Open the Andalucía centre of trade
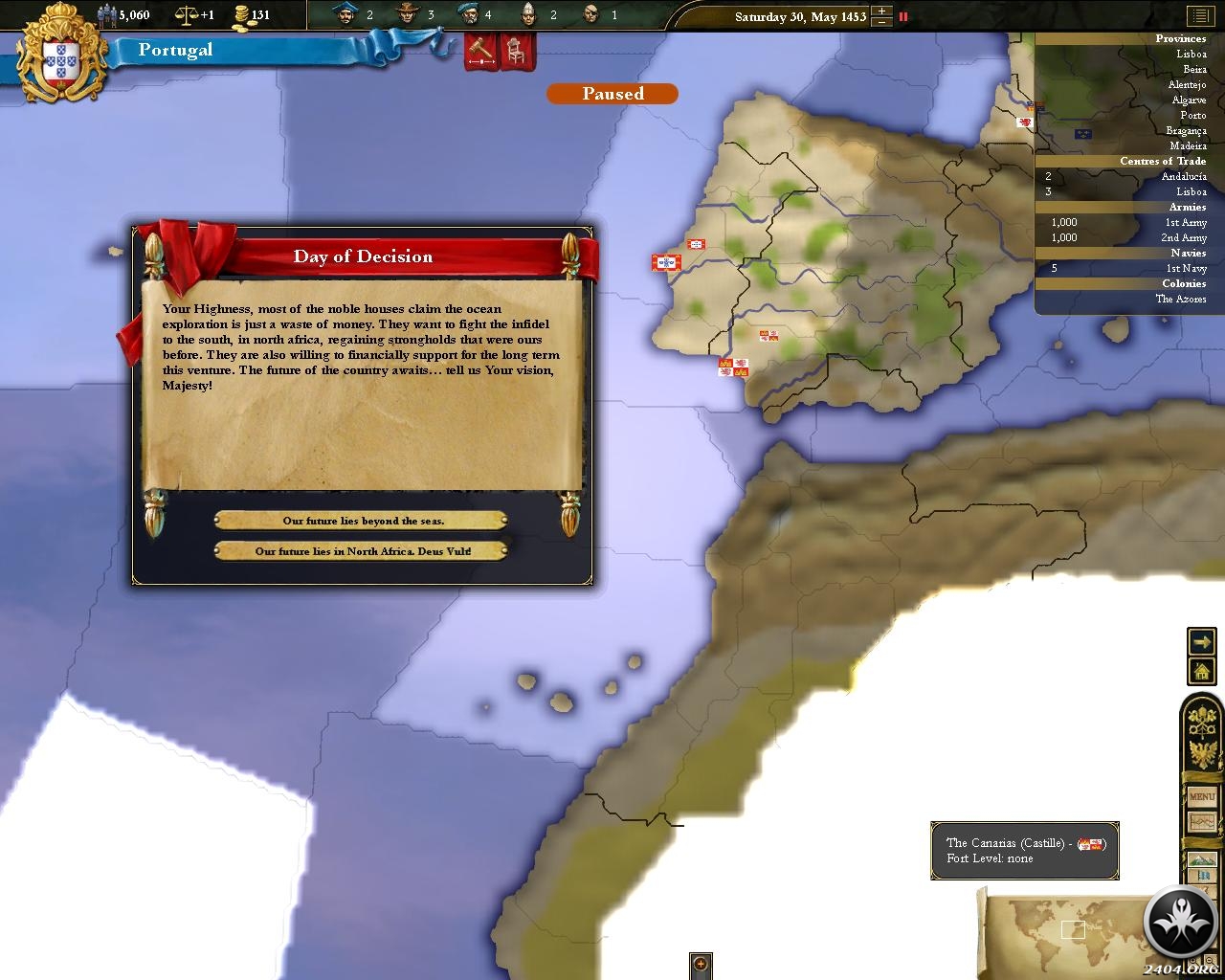This screenshot has width=1225, height=980. pos(1183,177)
